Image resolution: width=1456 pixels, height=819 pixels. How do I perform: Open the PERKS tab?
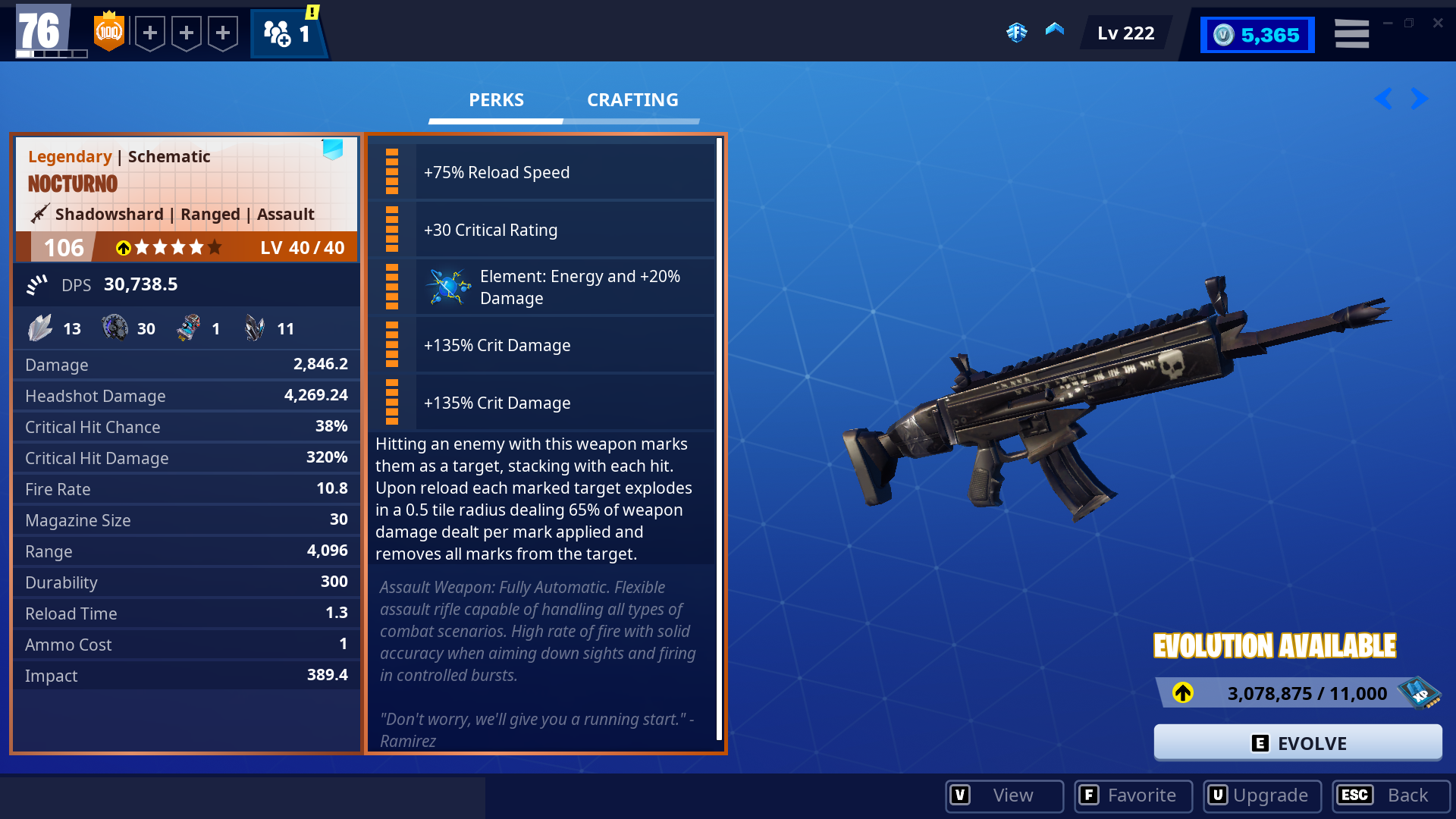click(x=495, y=99)
